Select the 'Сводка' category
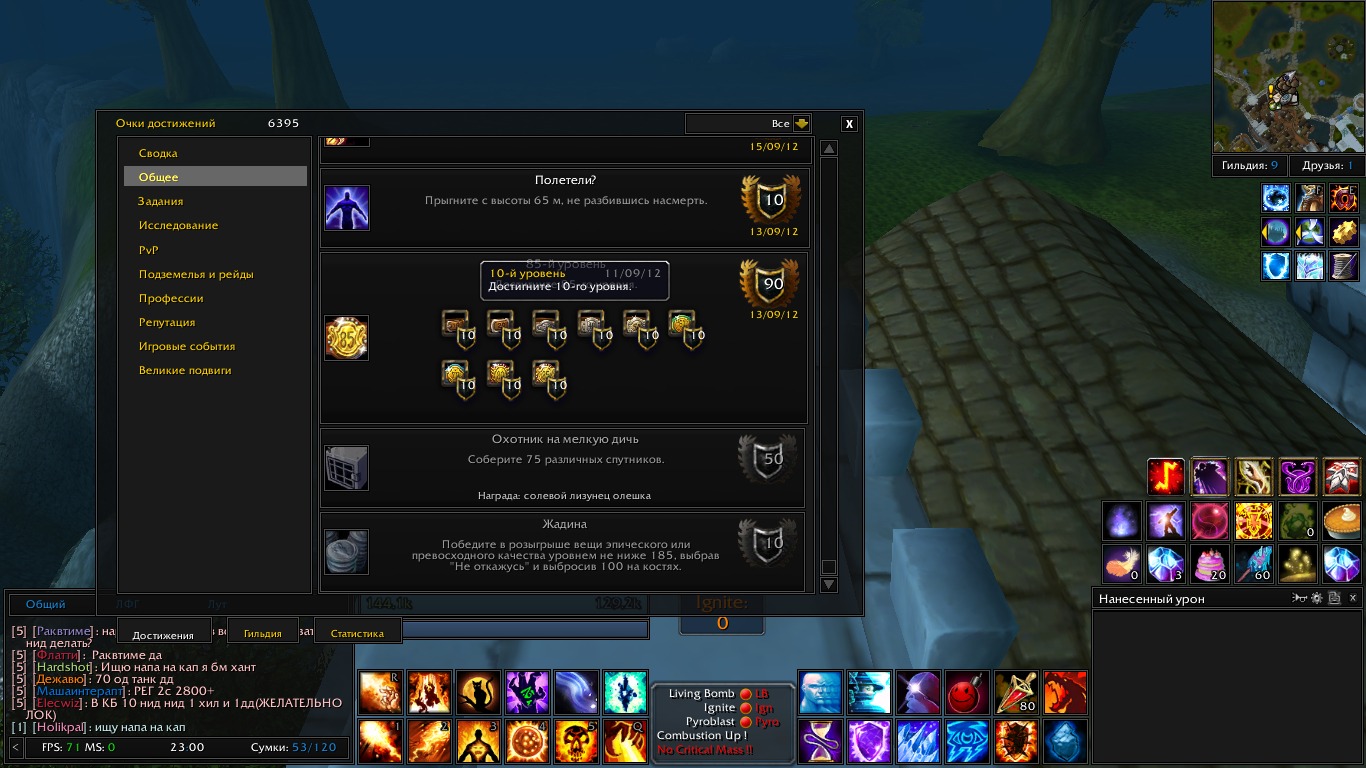The image size is (1366, 768). (158, 153)
